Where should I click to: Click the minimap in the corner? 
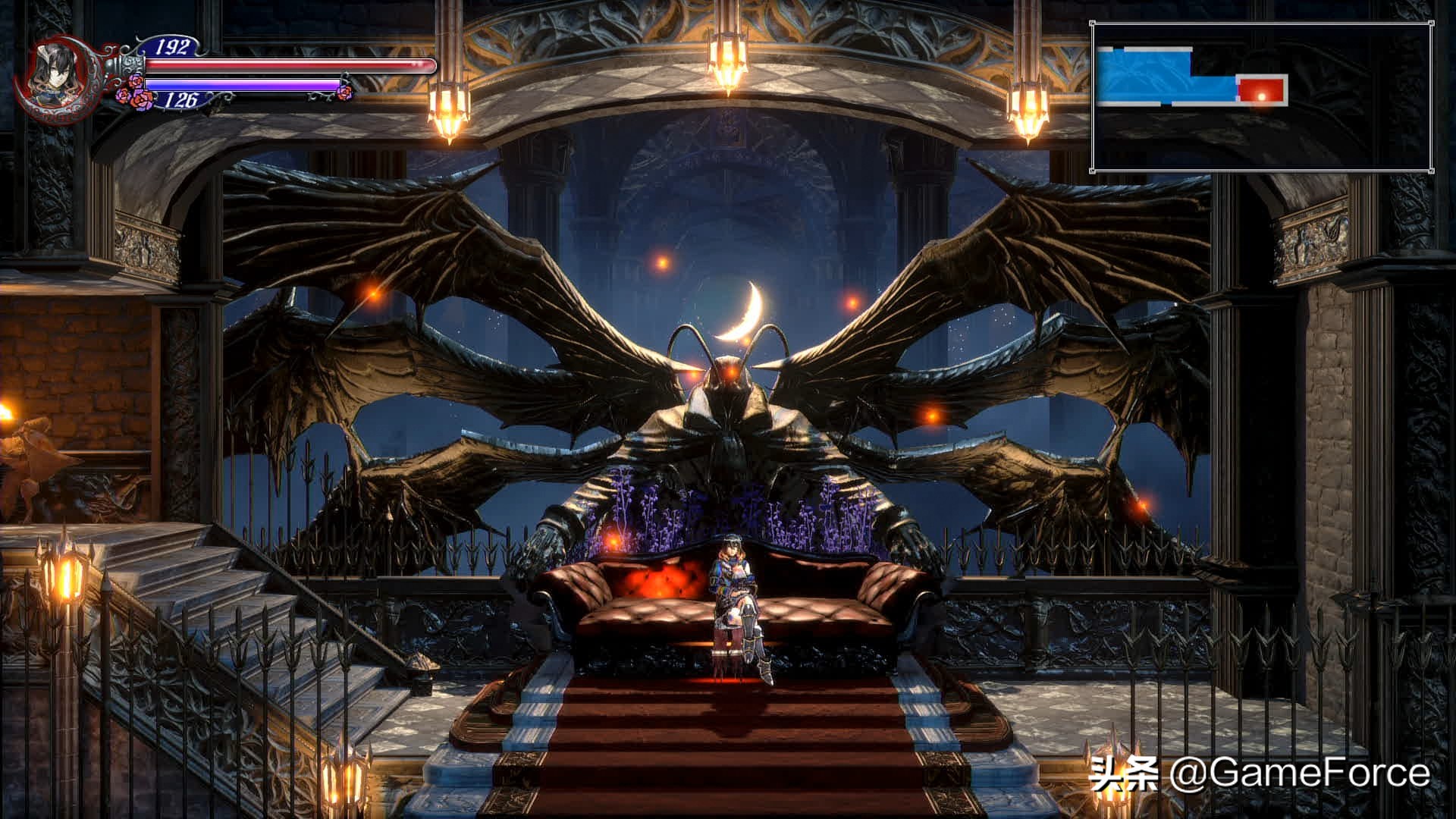(x=1261, y=96)
